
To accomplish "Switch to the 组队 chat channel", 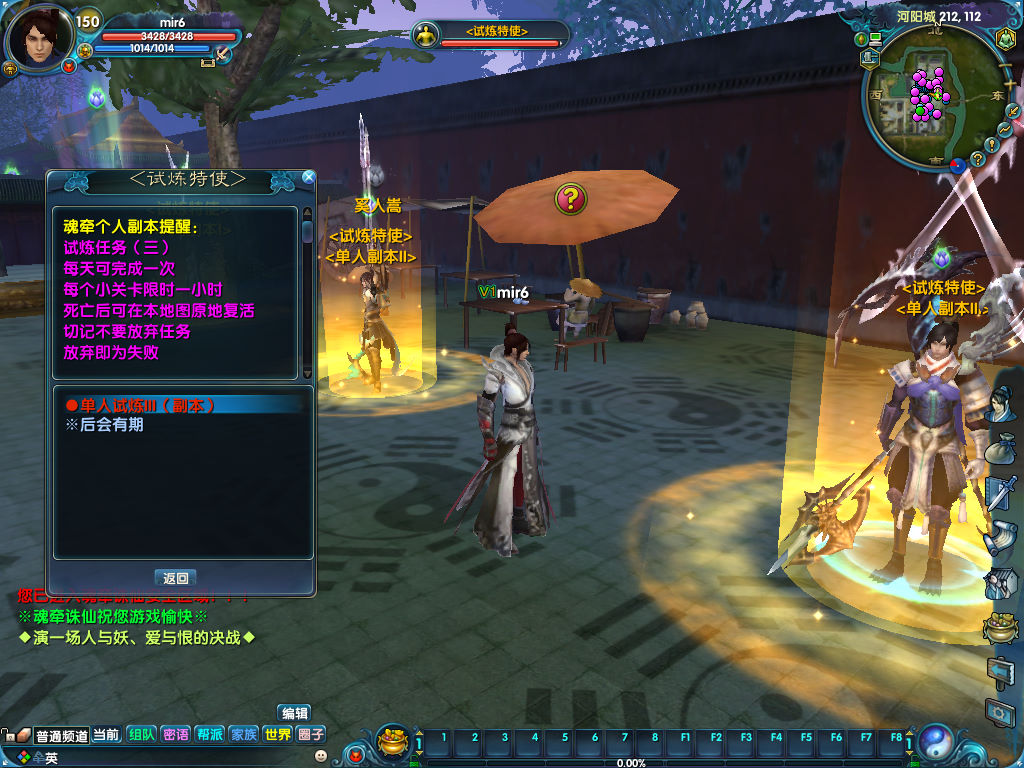I will (x=141, y=734).
